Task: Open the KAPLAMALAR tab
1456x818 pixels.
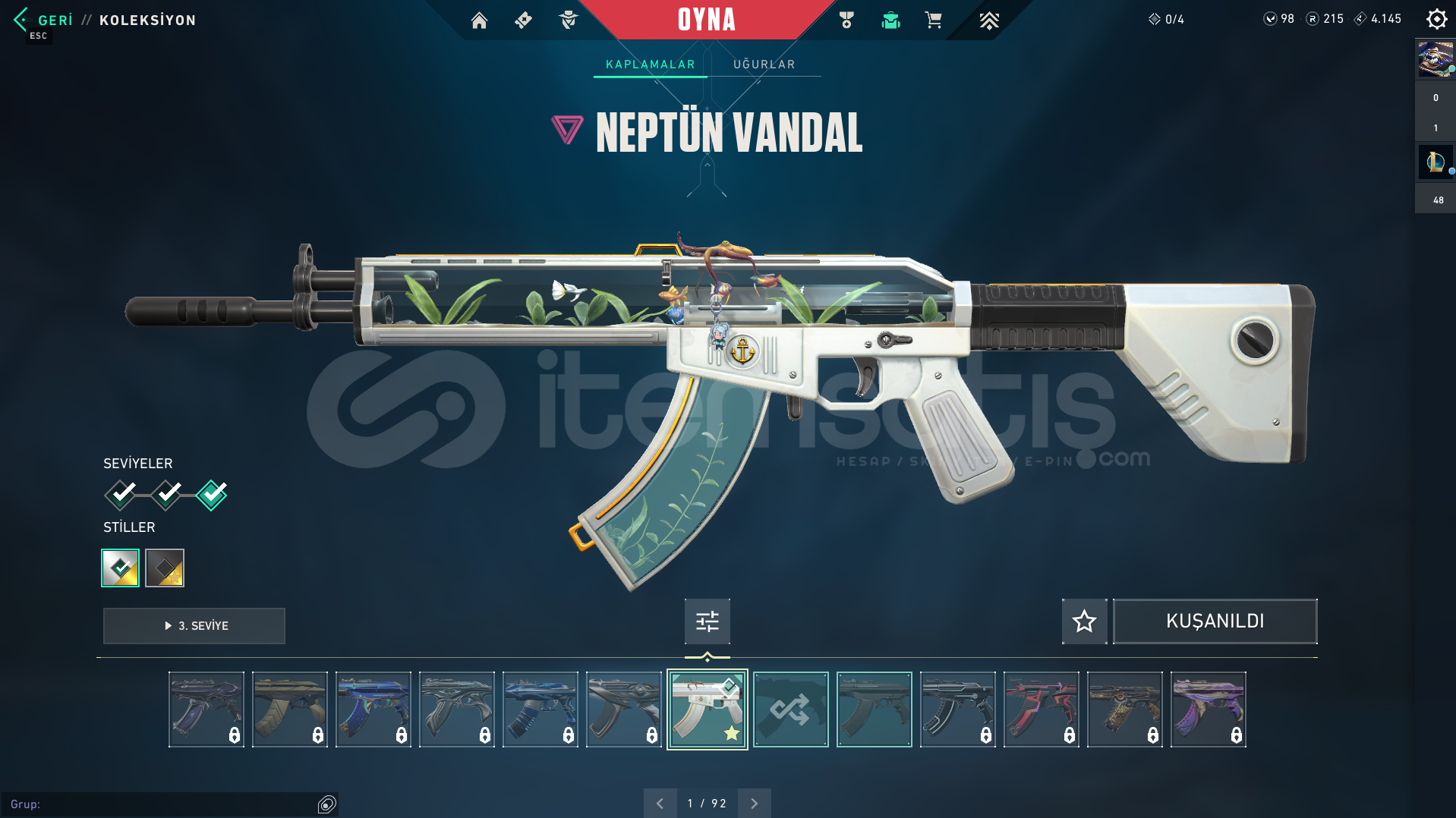Action: (x=649, y=64)
